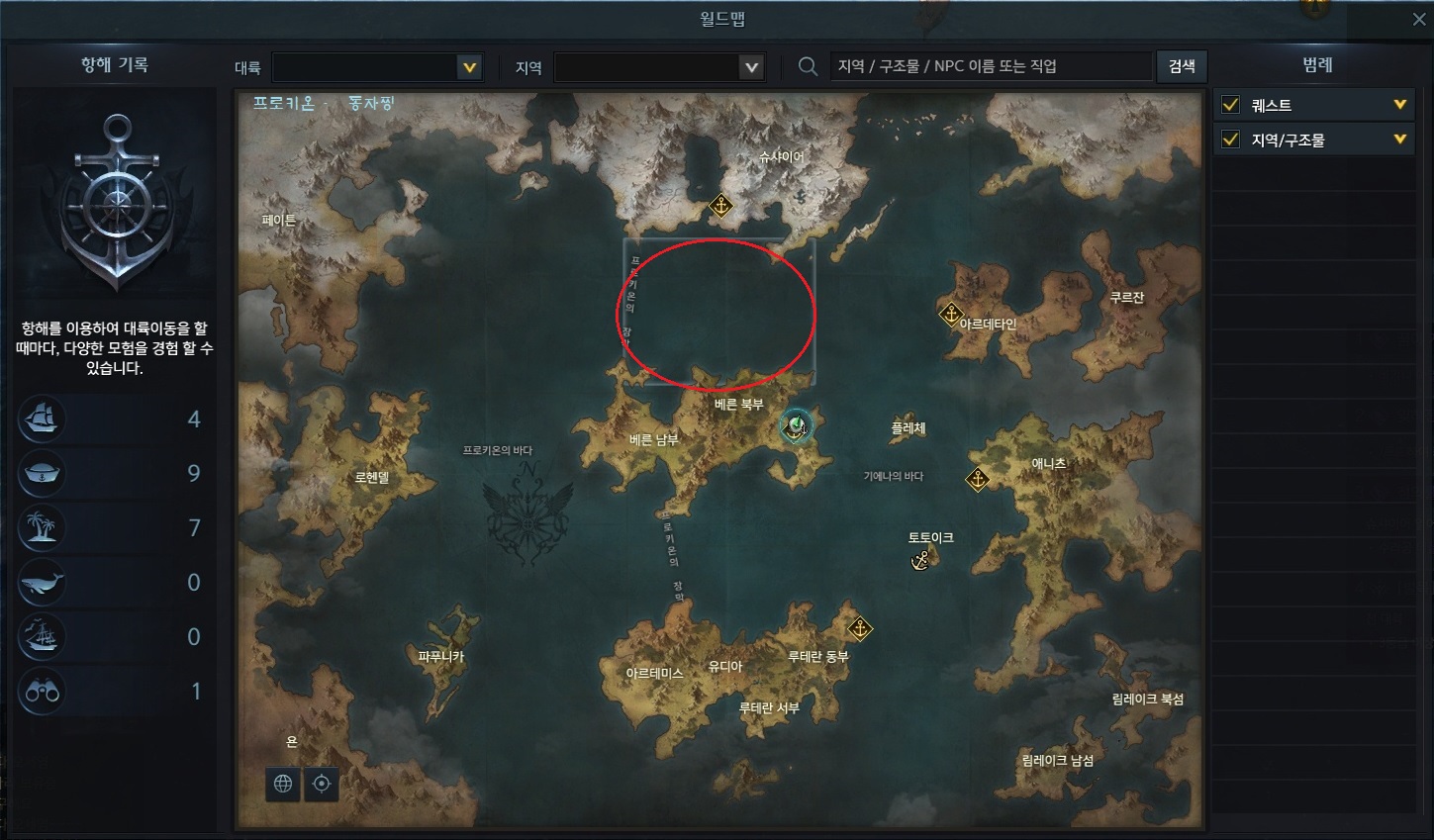Toggle the 지역/구조물 legend checkbox
Viewport: 1434px width, 840px height.
[x=1231, y=140]
